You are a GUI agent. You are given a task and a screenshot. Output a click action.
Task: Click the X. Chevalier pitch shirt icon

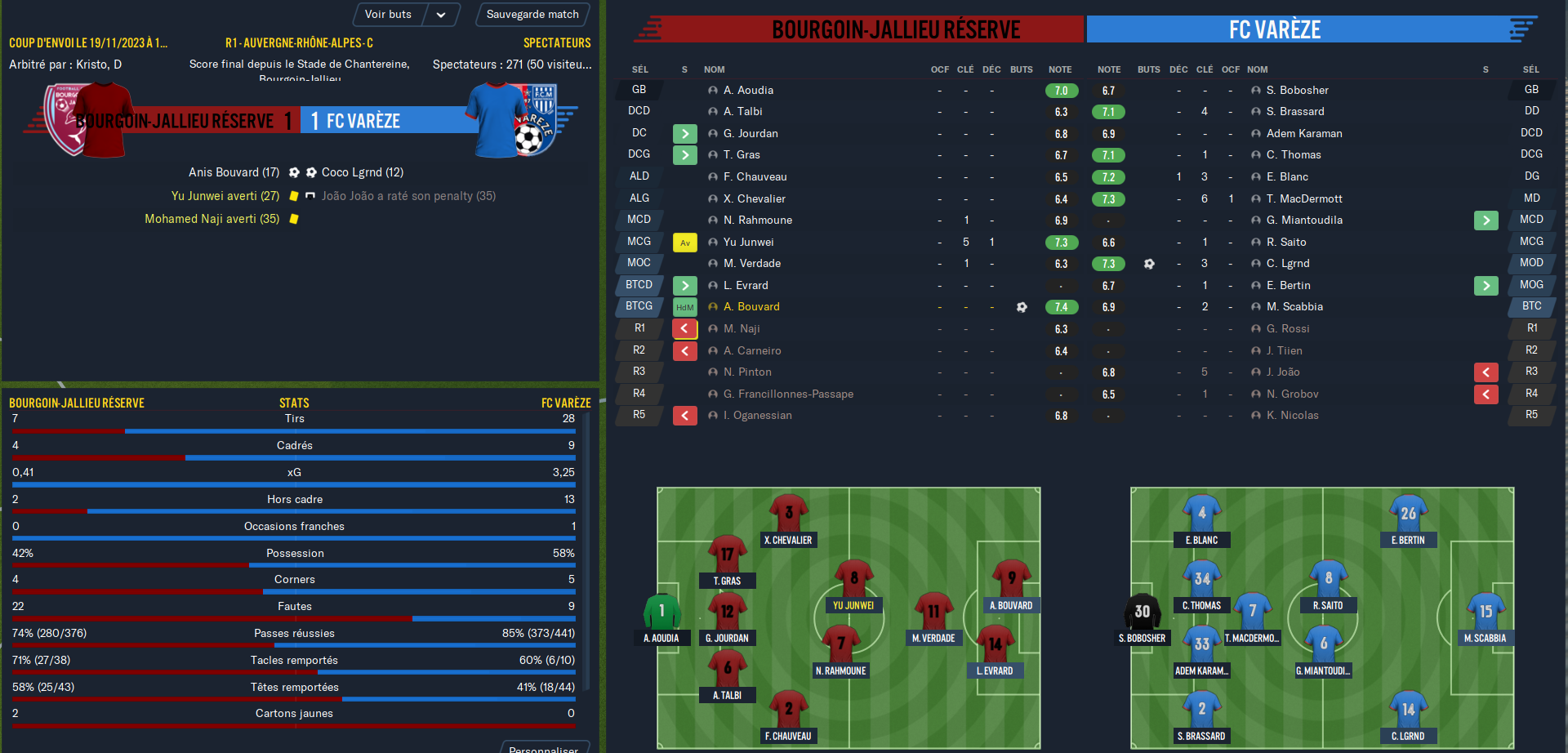click(x=788, y=513)
